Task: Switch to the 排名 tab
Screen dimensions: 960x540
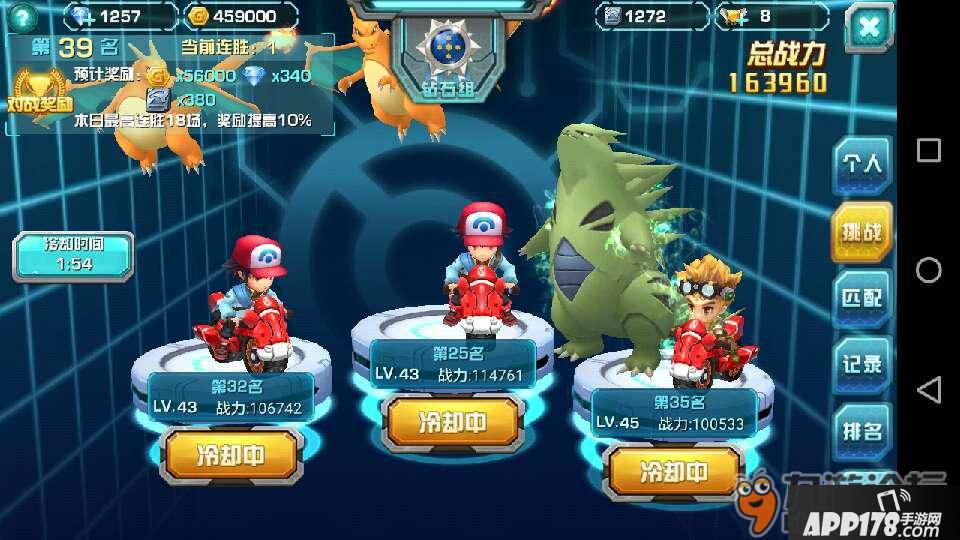Action: click(x=861, y=431)
